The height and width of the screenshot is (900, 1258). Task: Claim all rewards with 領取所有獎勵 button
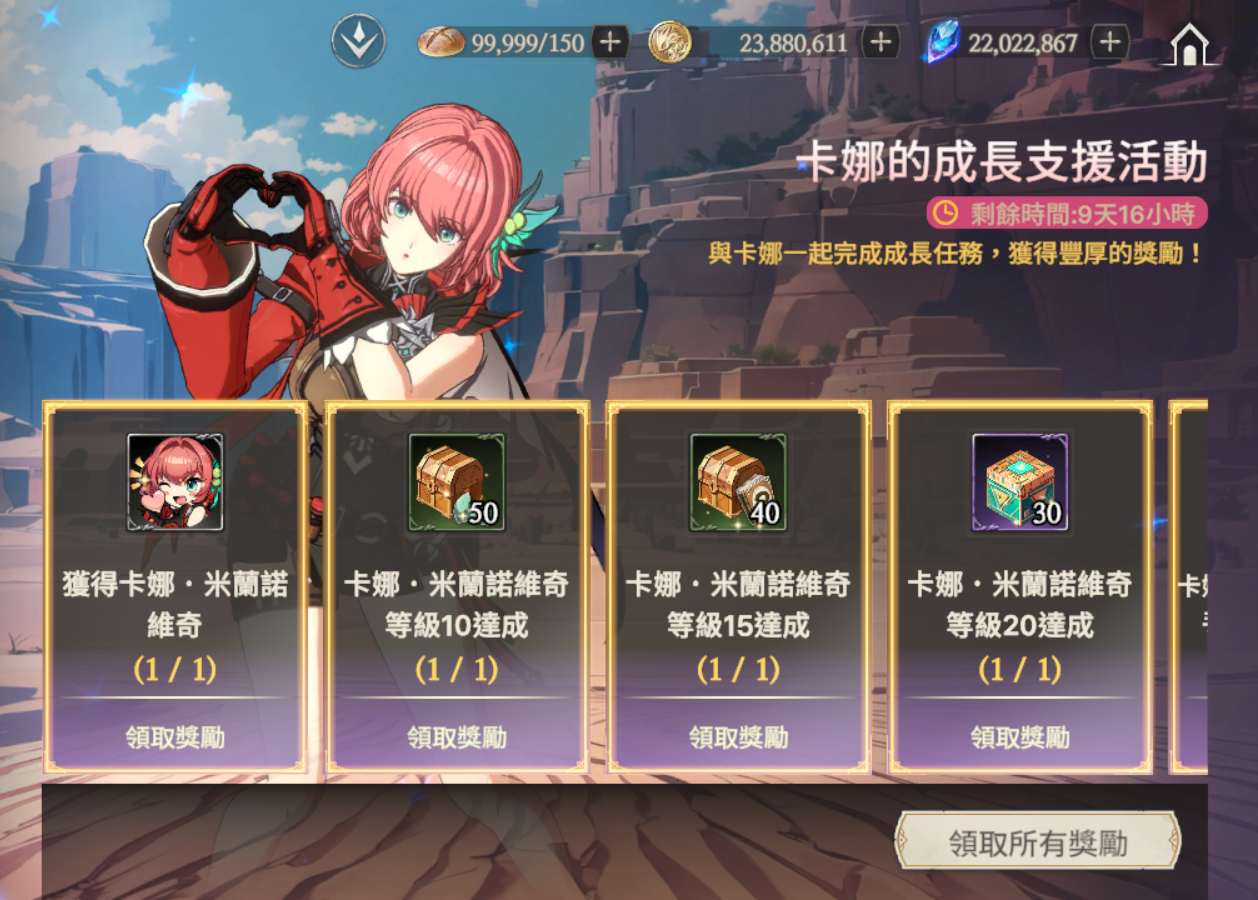1037,842
